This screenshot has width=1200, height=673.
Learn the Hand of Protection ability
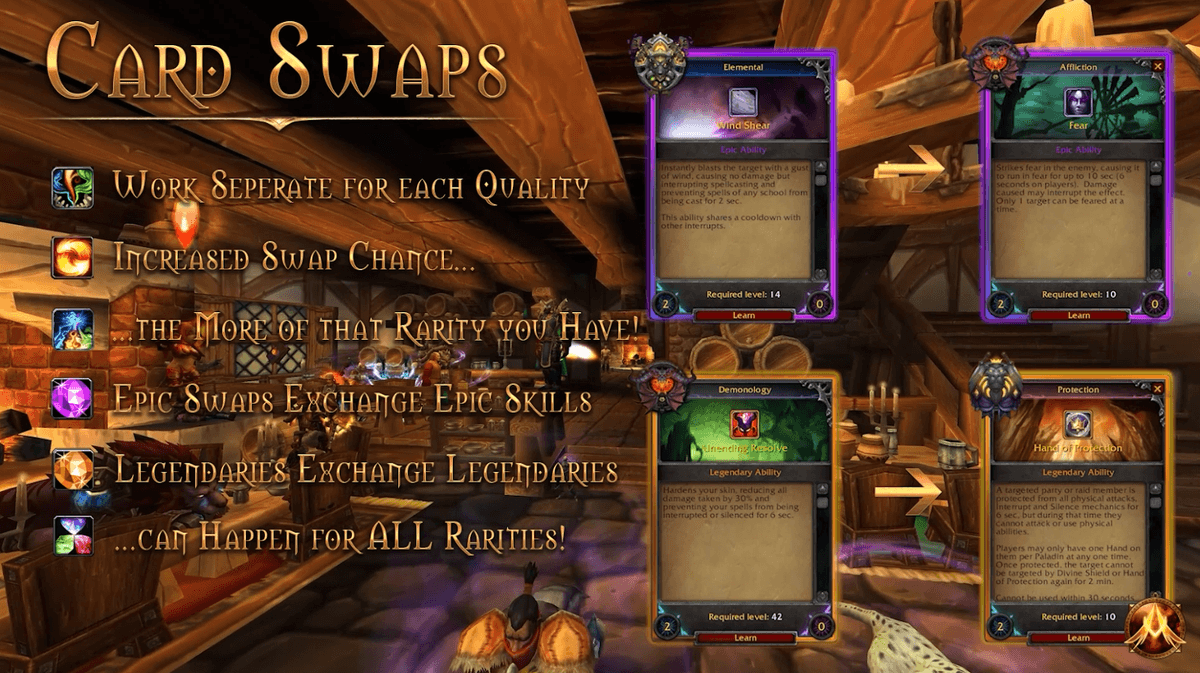[x=1078, y=637]
